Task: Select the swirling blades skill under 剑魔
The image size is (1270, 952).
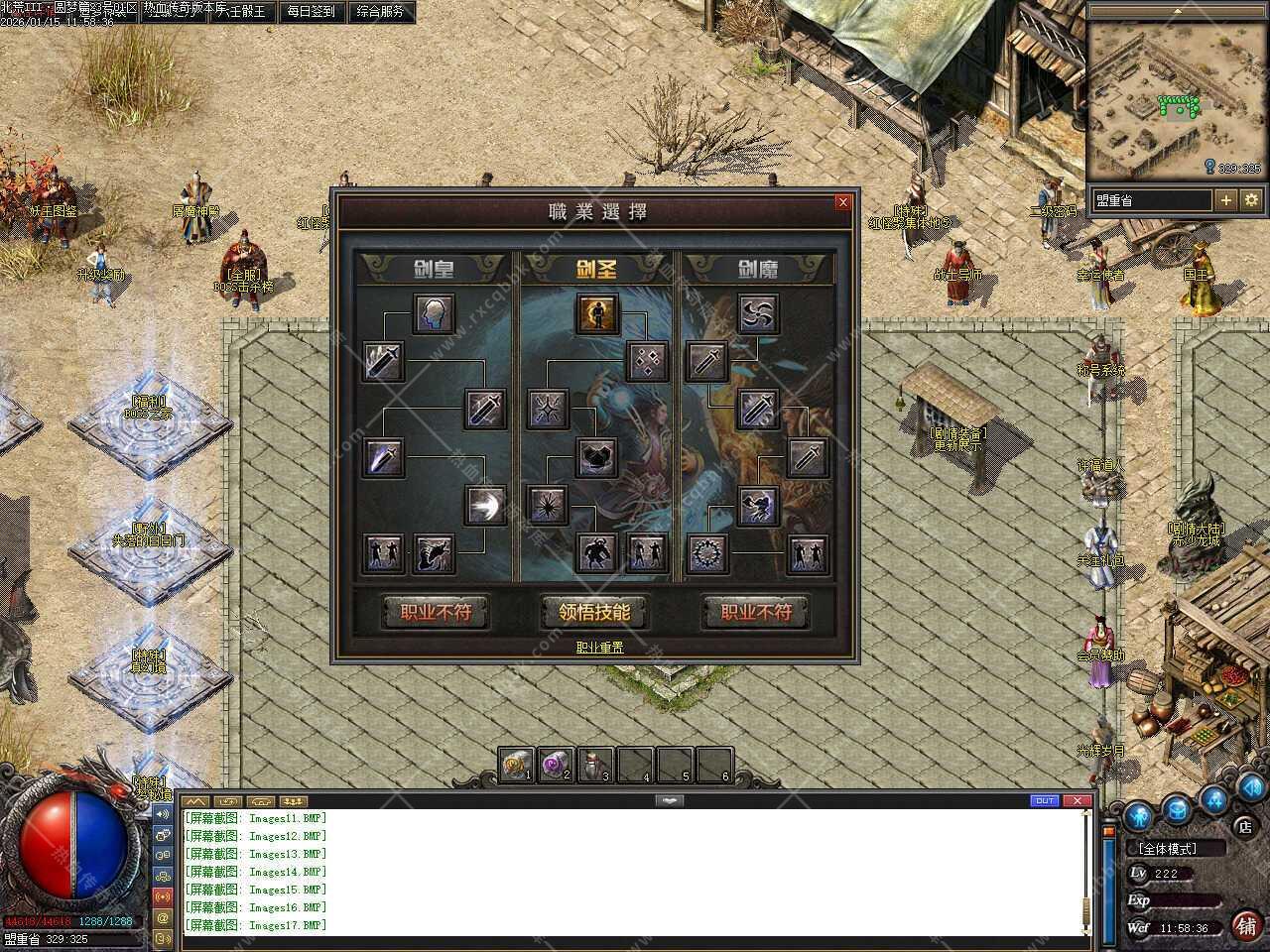Action: click(758, 314)
